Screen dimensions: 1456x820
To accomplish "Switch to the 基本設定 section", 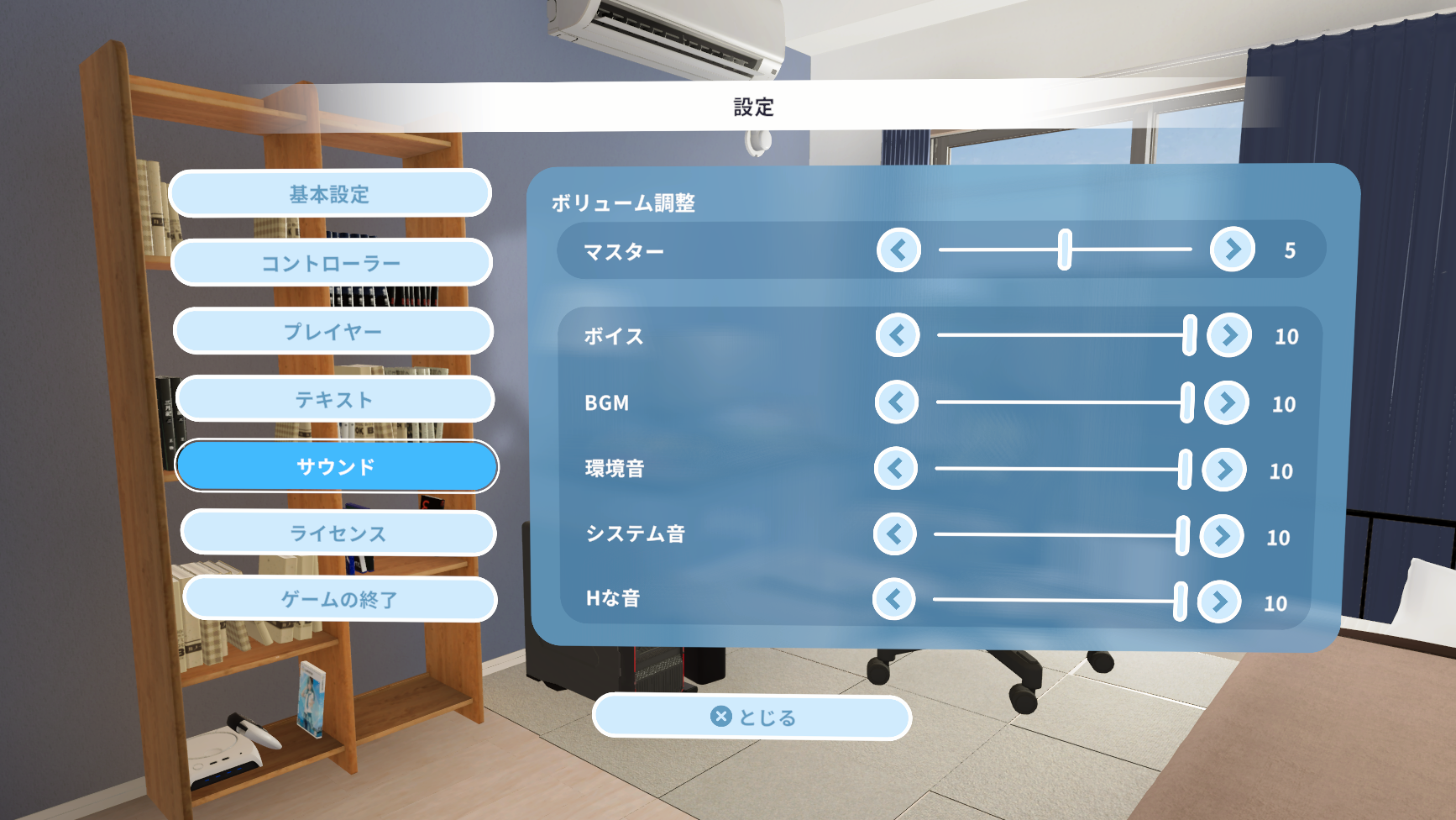I will (330, 193).
